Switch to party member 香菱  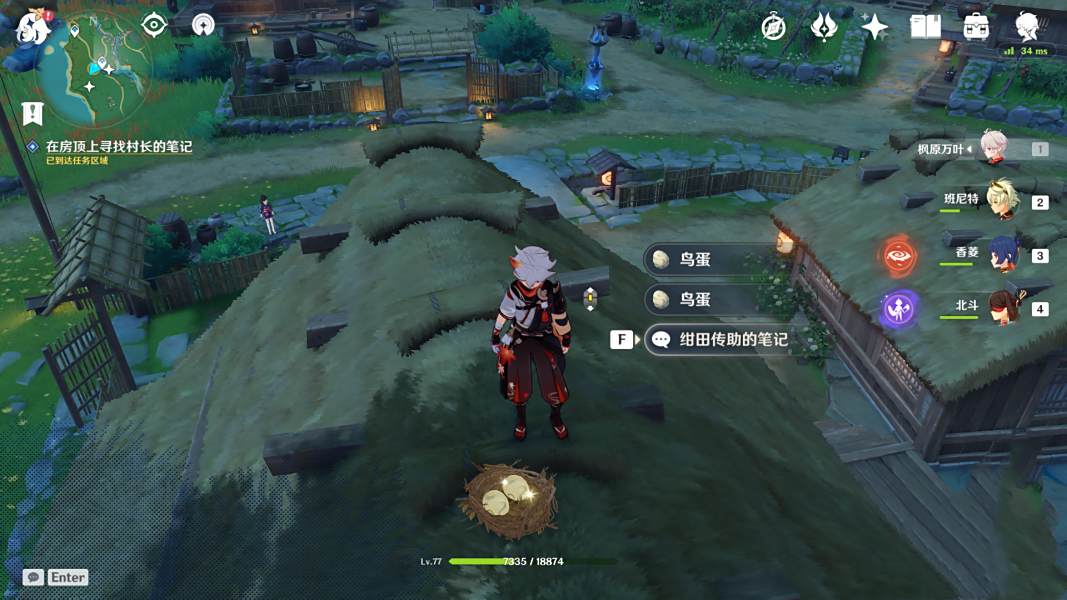(1001, 254)
